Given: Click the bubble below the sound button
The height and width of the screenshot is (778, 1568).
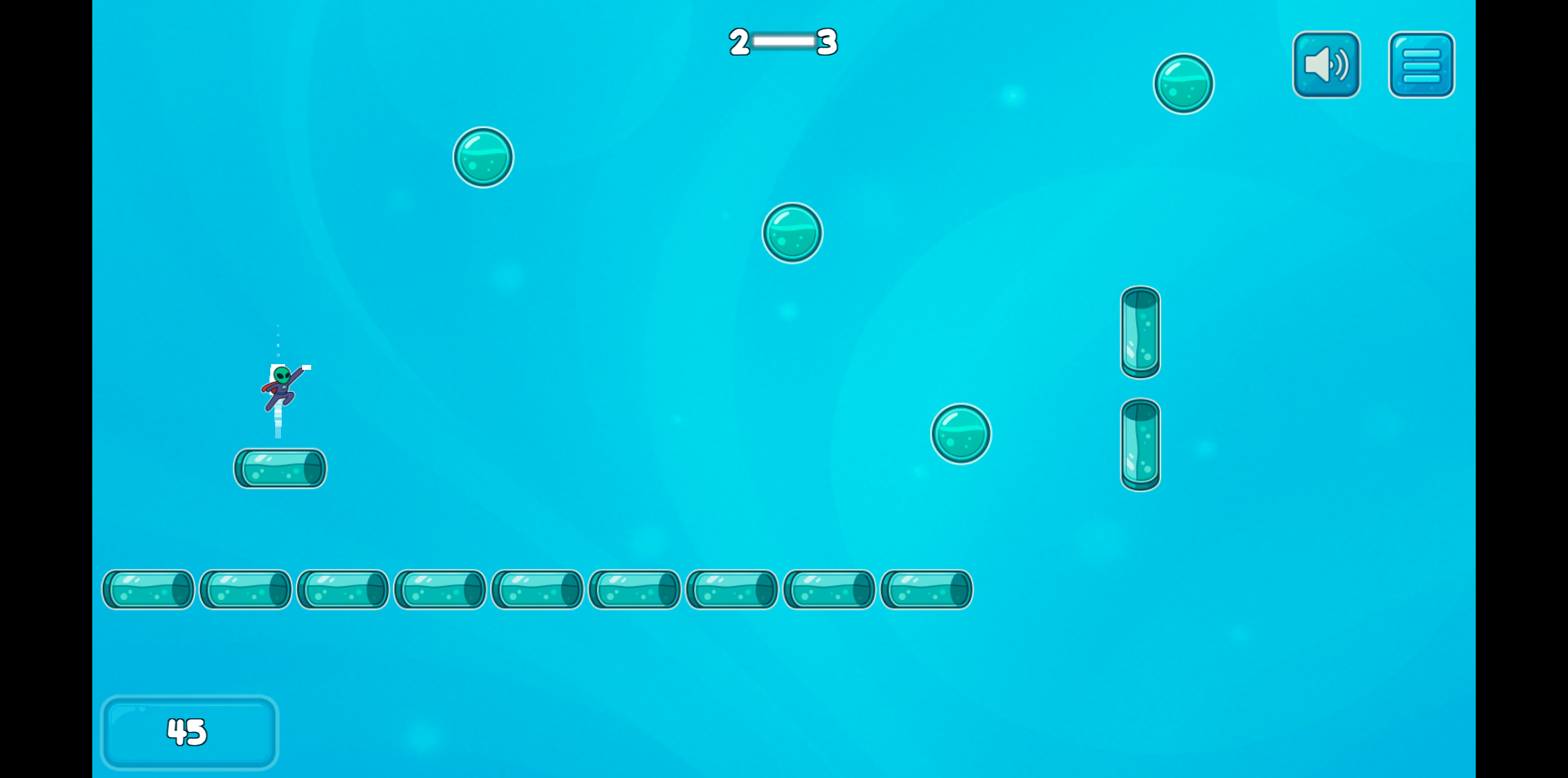Looking at the screenshot, I should pos(1183,82).
